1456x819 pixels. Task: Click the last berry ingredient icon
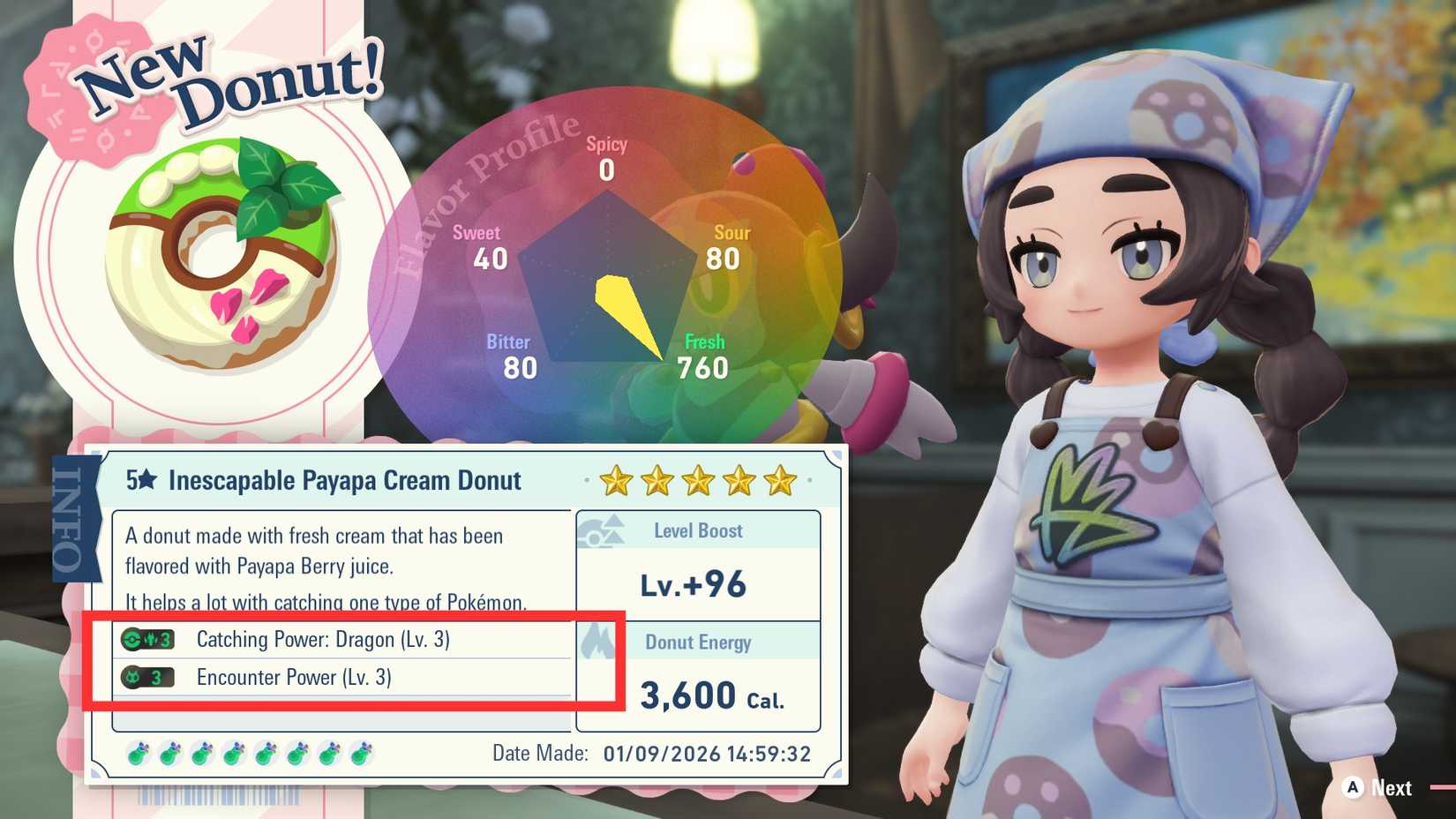[x=362, y=753]
